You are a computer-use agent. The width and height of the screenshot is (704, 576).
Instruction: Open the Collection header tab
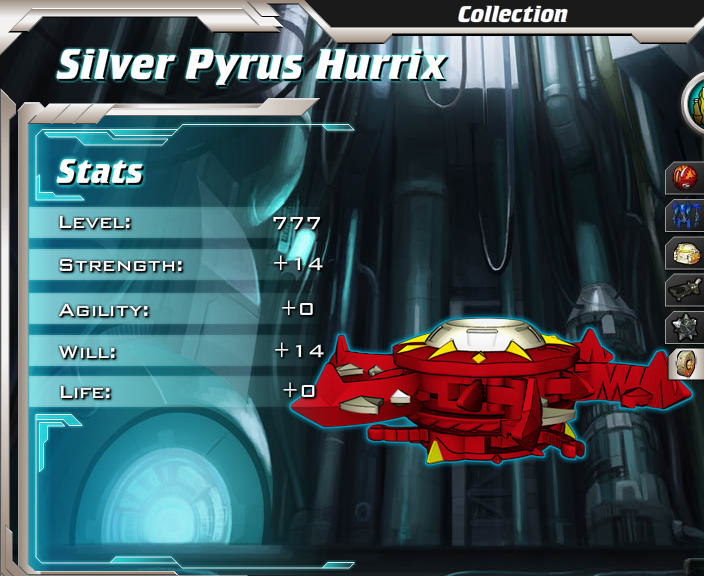pos(512,14)
